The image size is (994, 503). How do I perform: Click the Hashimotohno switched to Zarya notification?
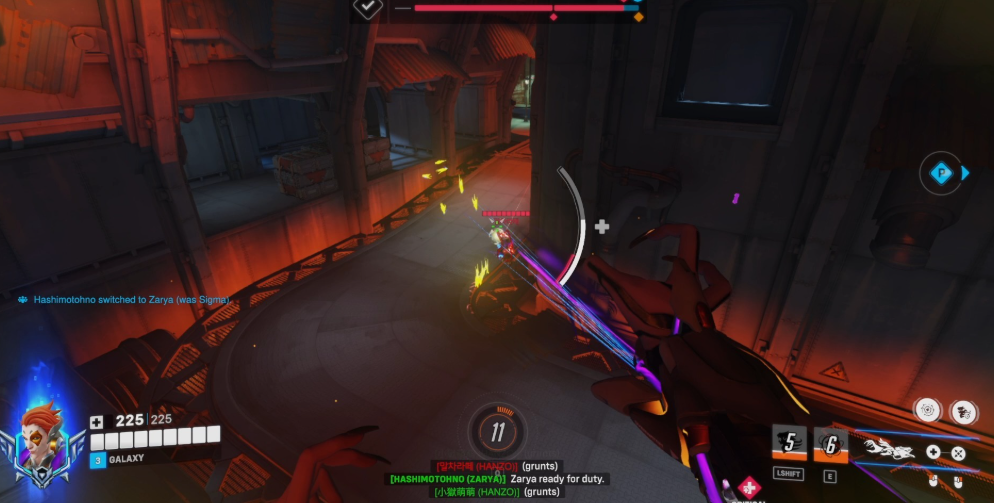[x=125, y=299]
